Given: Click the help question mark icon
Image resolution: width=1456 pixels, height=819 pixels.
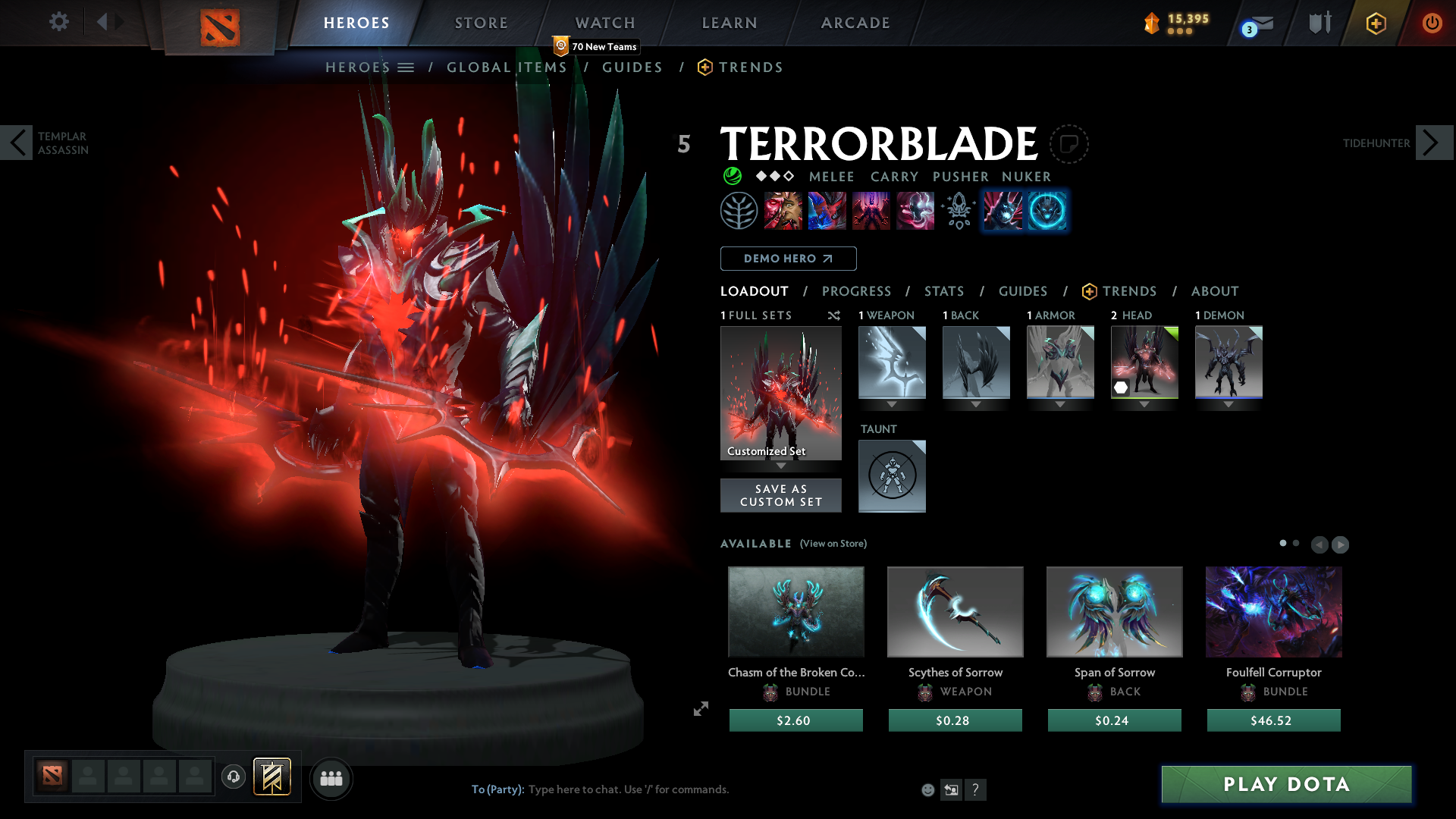Looking at the screenshot, I should (976, 789).
